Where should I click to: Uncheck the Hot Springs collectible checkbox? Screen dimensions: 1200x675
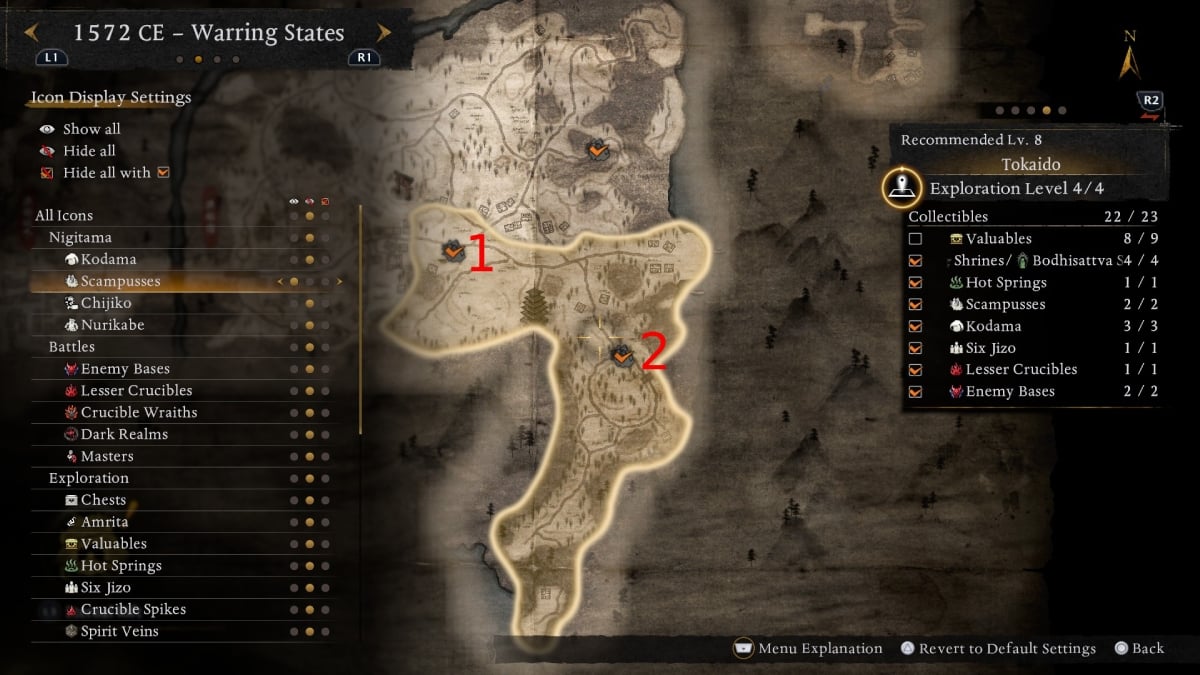point(915,283)
